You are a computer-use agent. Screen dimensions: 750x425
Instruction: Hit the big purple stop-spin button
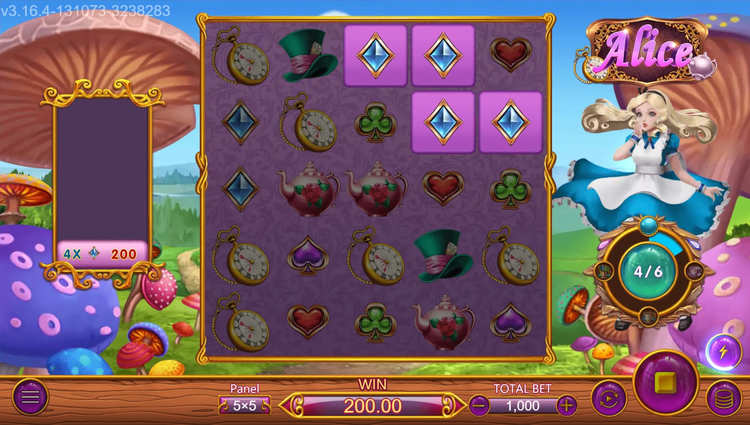tap(666, 384)
